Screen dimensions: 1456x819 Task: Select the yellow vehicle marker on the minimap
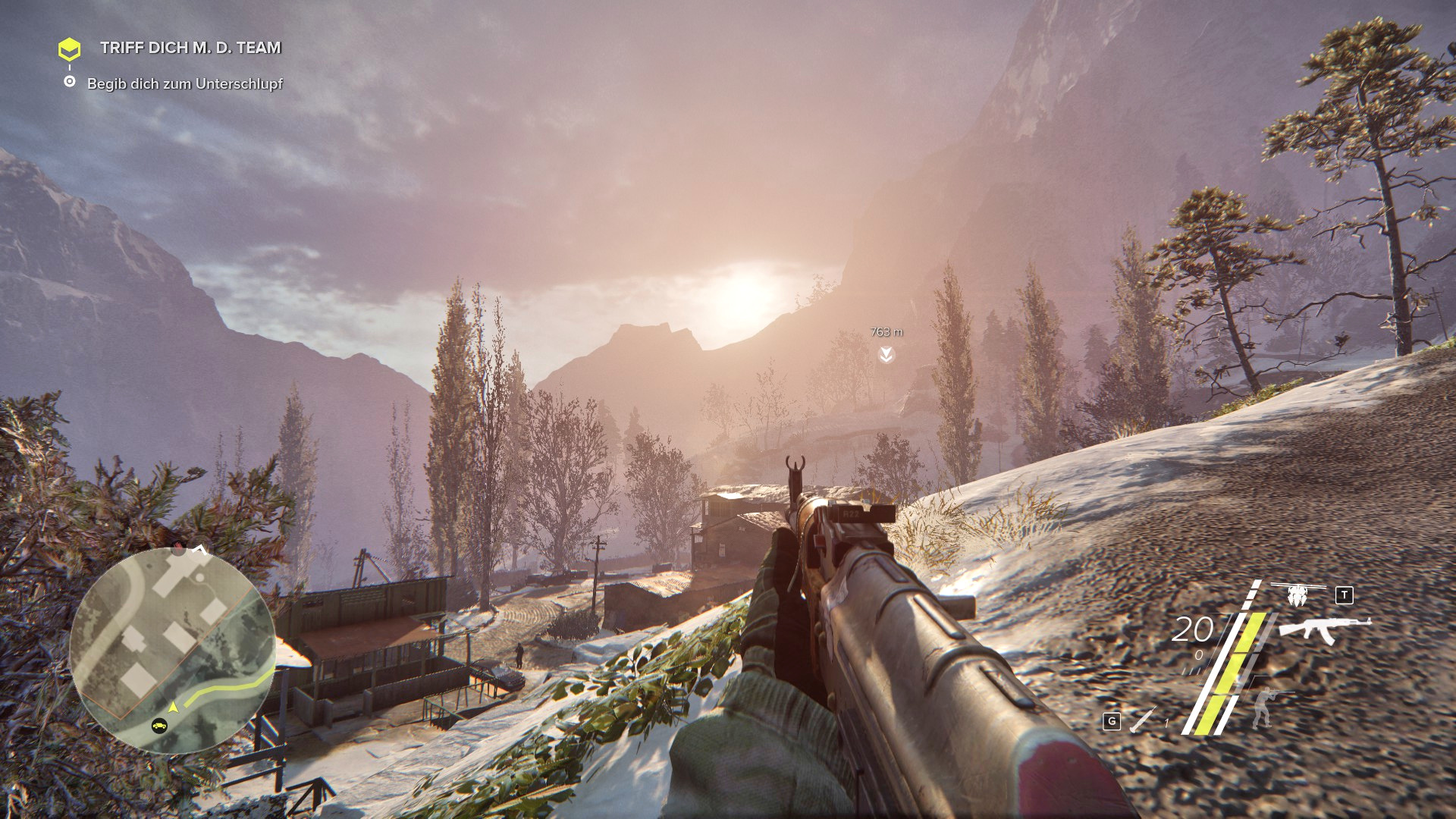[x=158, y=726]
